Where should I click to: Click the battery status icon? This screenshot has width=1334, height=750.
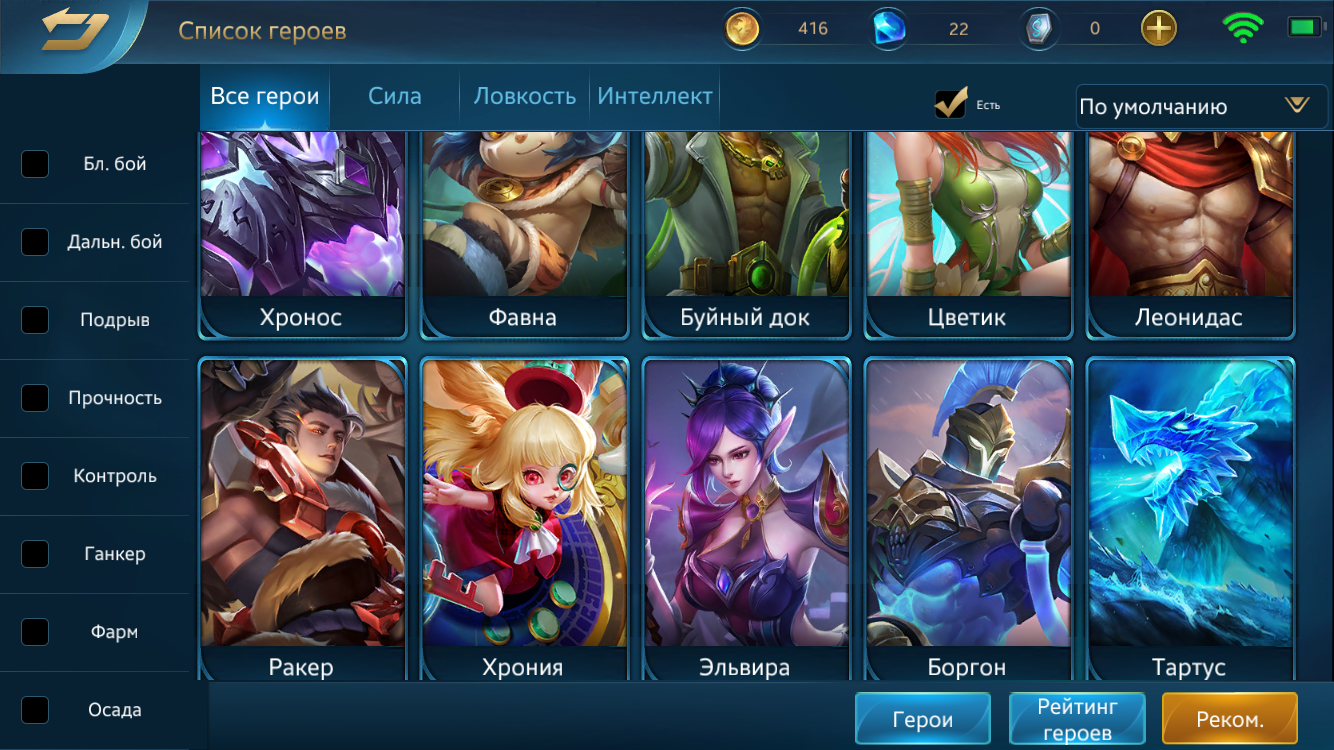1303,27
